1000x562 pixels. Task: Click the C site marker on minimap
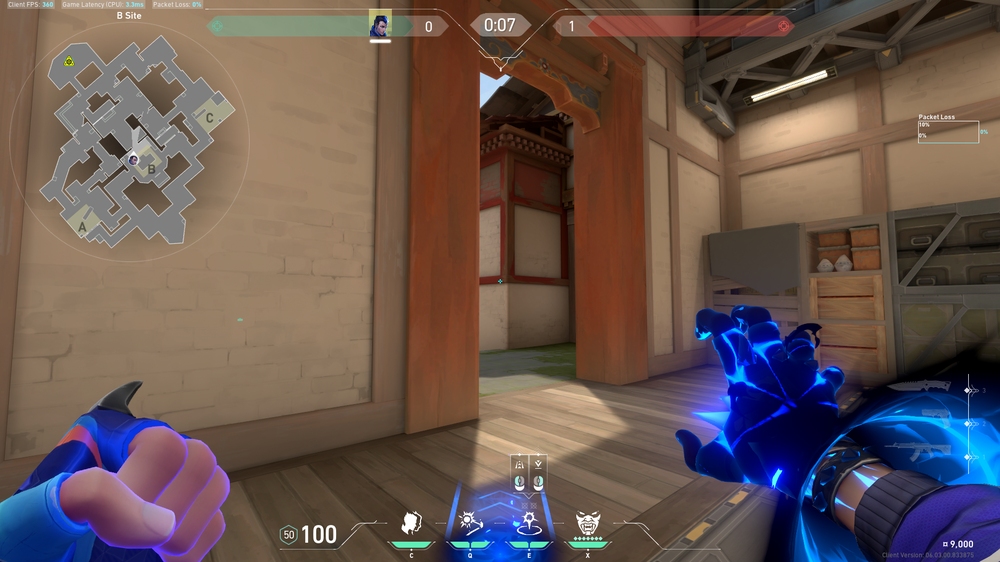pyautogui.click(x=208, y=117)
